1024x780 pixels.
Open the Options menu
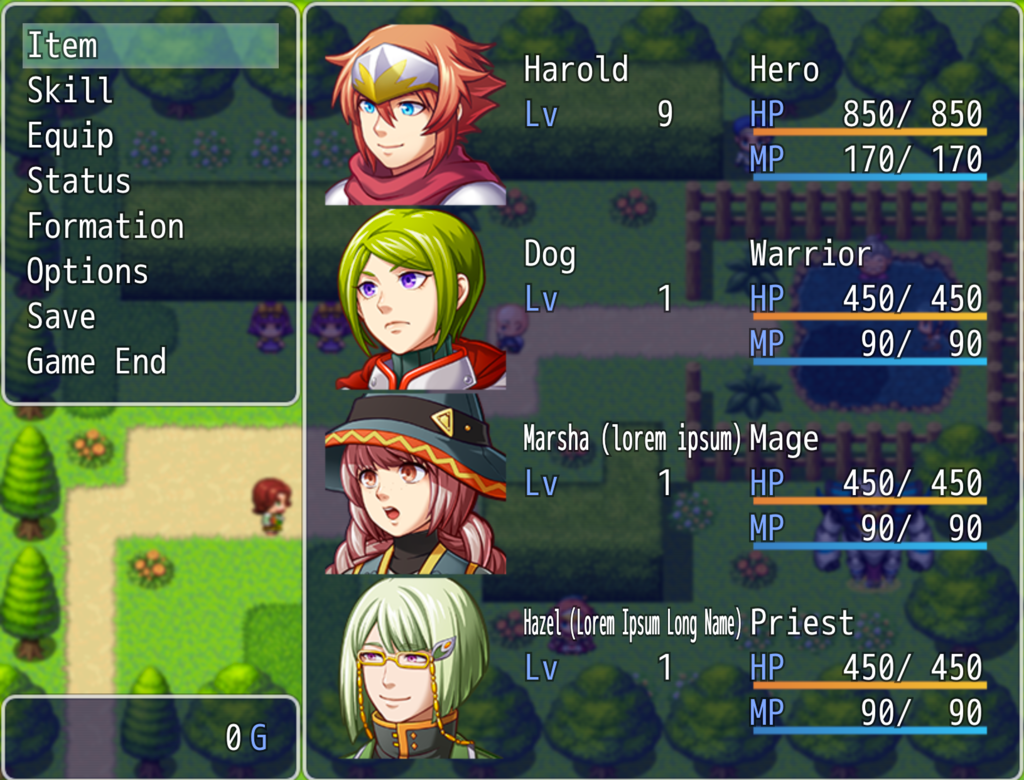[87, 272]
